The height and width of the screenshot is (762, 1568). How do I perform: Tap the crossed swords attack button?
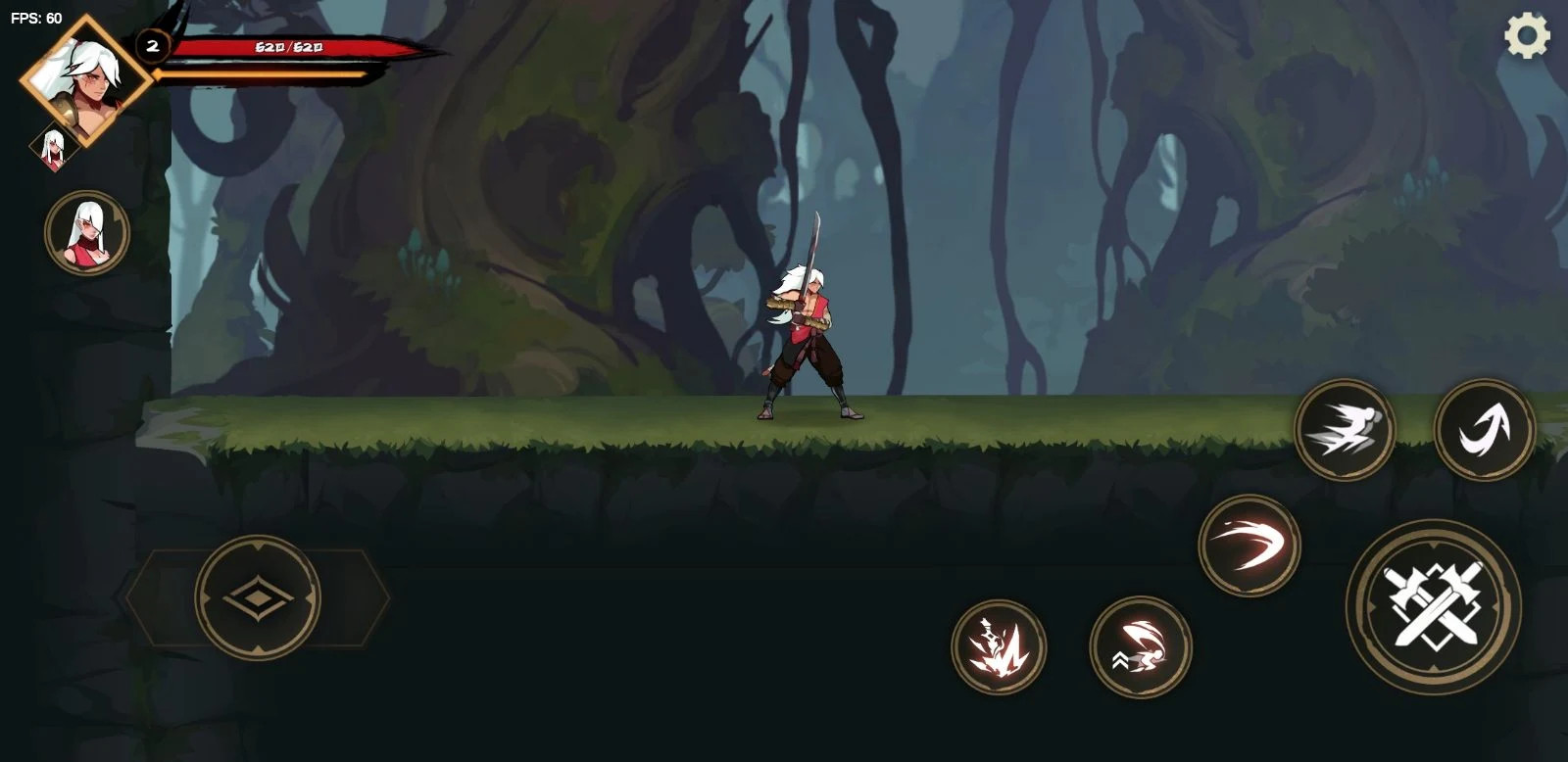1433,607
